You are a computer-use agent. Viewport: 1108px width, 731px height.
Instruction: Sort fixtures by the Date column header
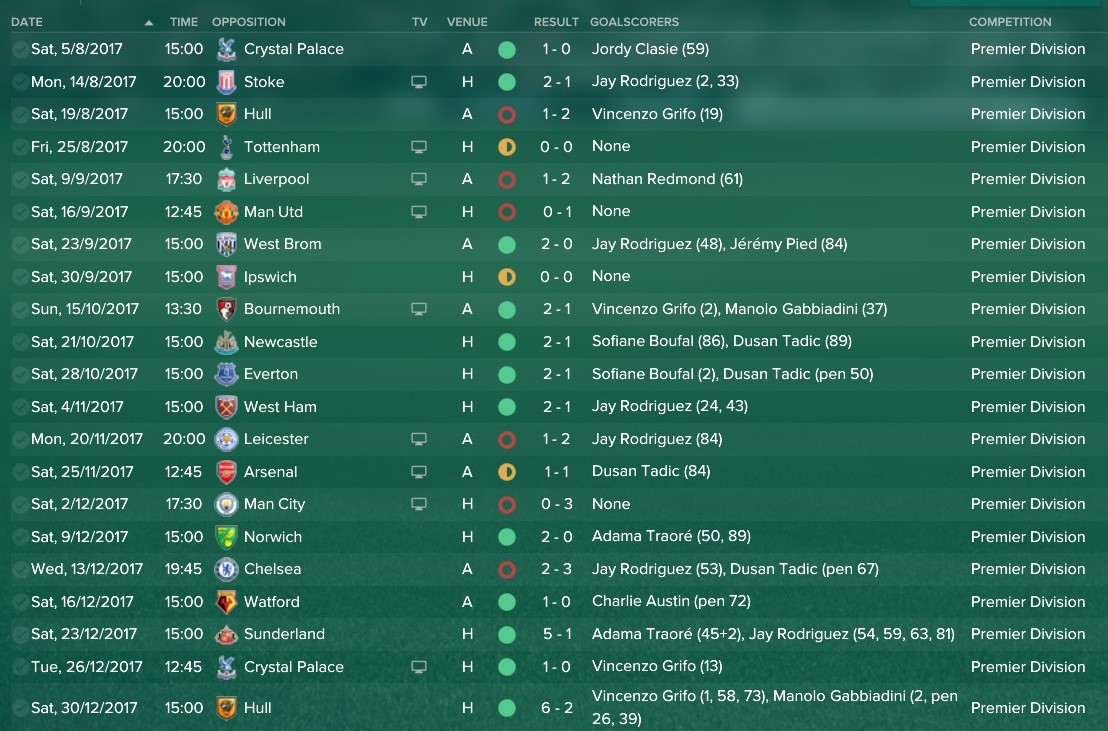[27, 22]
